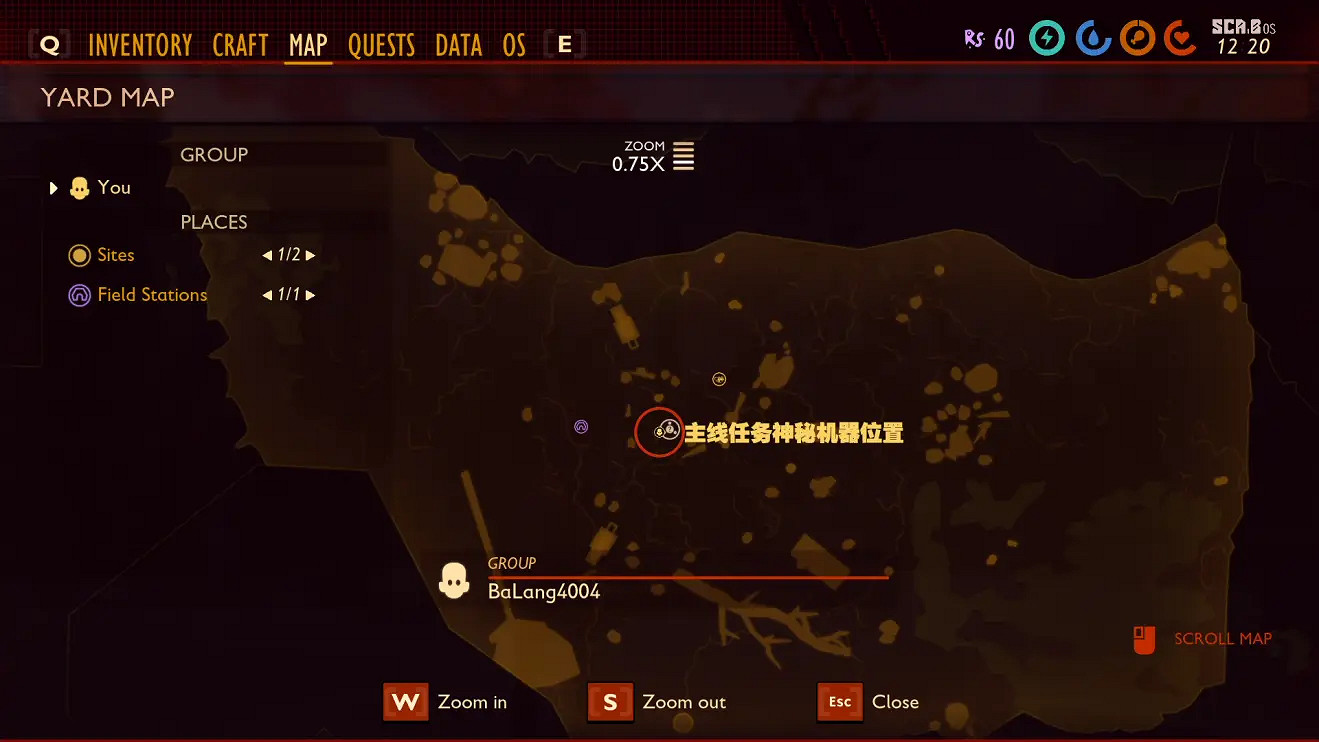This screenshot has height=742, width=1319.
Task: Select group member BaLang4004
Action: click(543, 591)
